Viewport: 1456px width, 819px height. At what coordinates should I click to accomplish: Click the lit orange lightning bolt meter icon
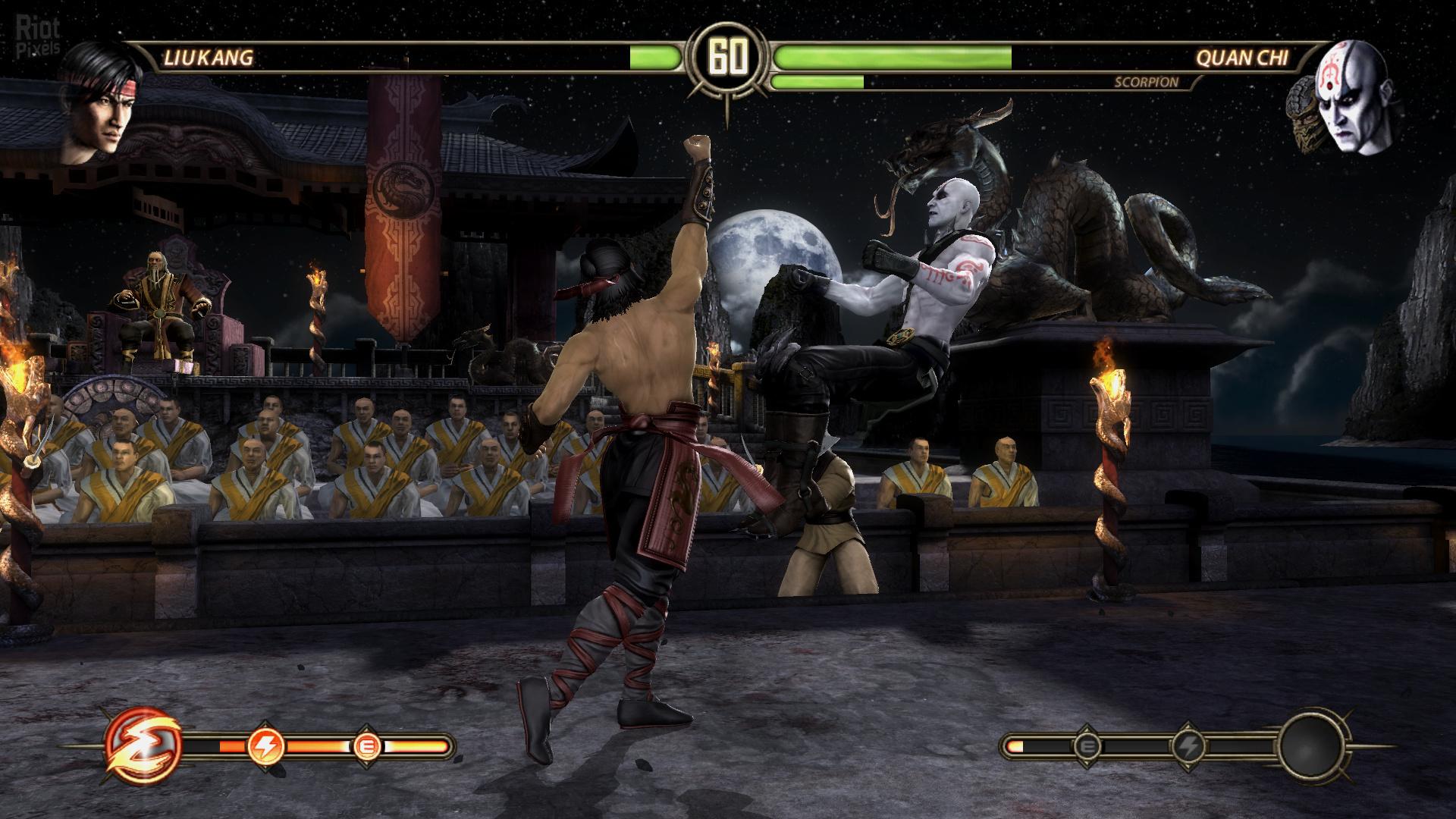[266, 748]
